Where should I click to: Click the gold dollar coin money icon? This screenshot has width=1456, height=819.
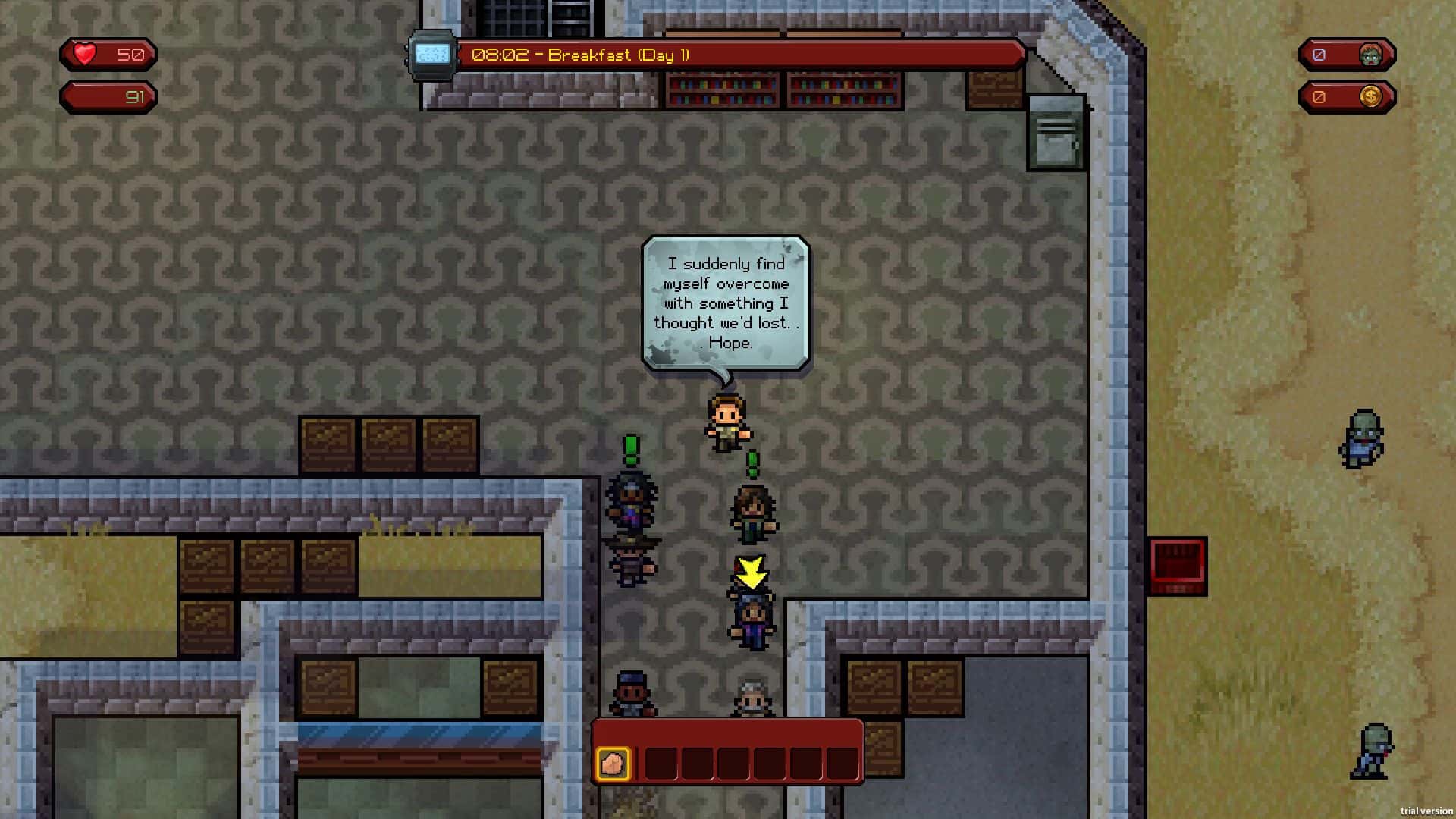(x=1371, y=96)
